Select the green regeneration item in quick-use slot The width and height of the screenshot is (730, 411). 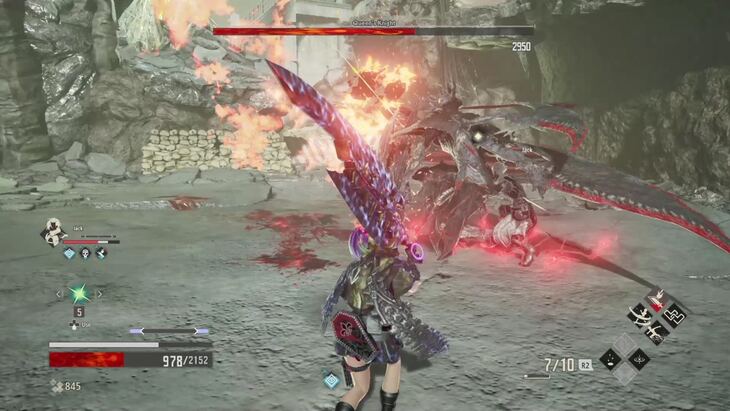(79, 294)
